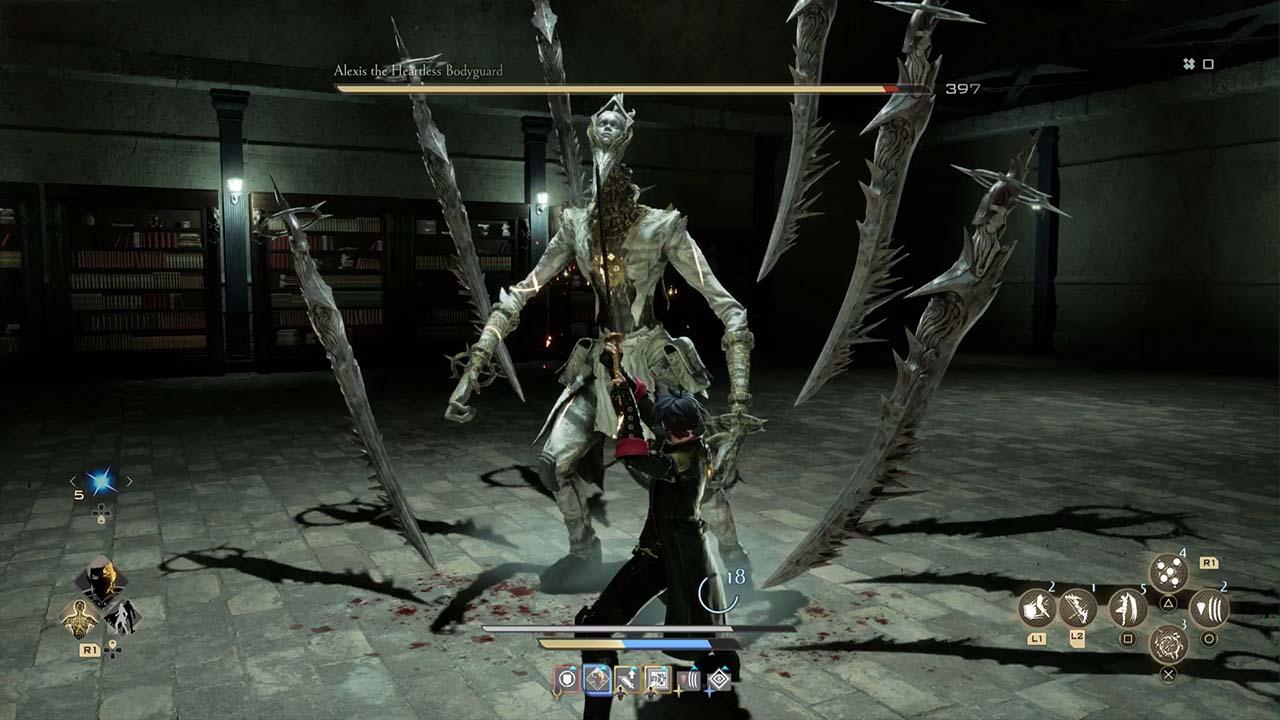This screenshot has height=720, width=1280.
Task: Choose the golden torso body form
Action: (79, 619)
